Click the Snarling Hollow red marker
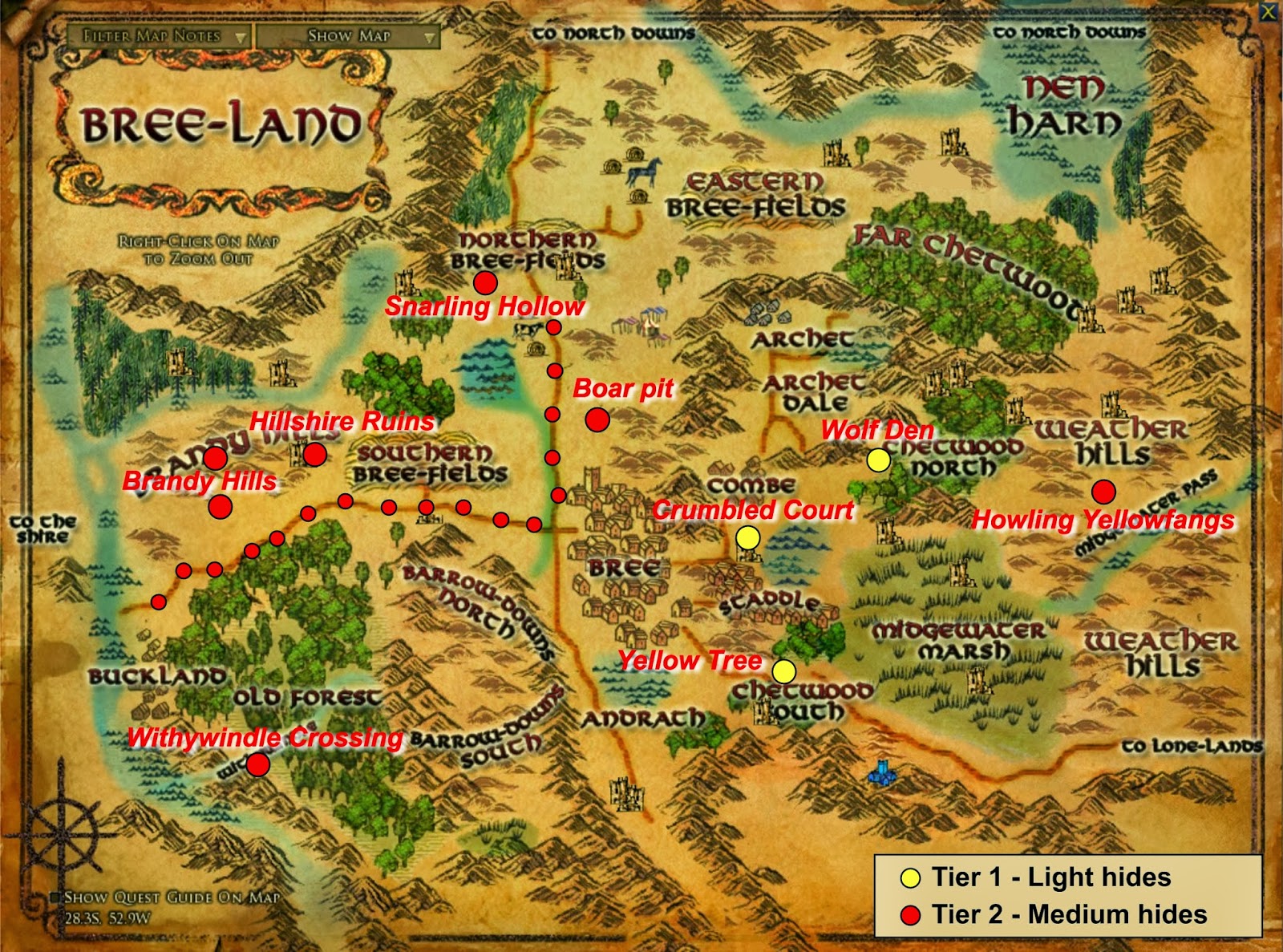This screenshot has height=952, width=1283. click(x=487, y=282)
